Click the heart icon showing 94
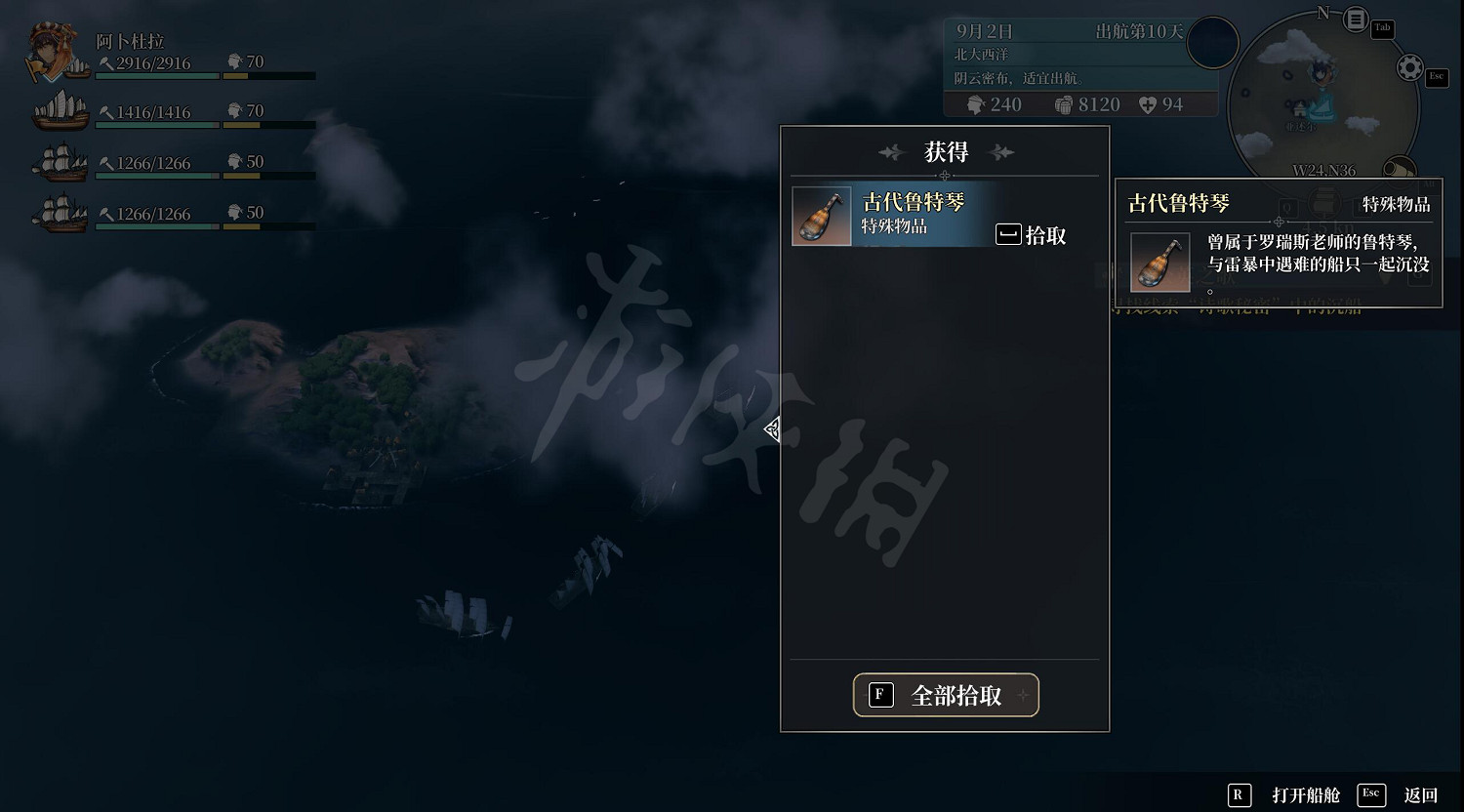Viewport: 1464px width, 812px height. [1150, 104]
